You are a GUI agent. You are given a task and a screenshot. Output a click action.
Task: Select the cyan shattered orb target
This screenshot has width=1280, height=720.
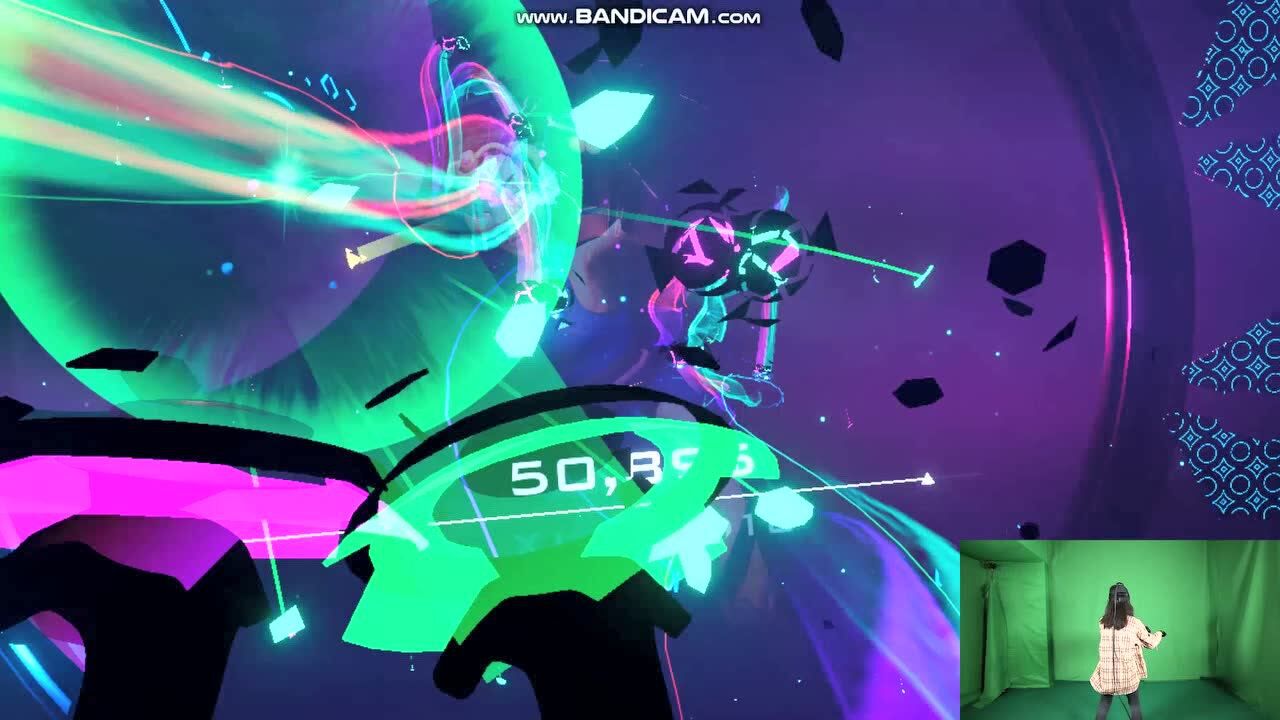tap(768, 250)
